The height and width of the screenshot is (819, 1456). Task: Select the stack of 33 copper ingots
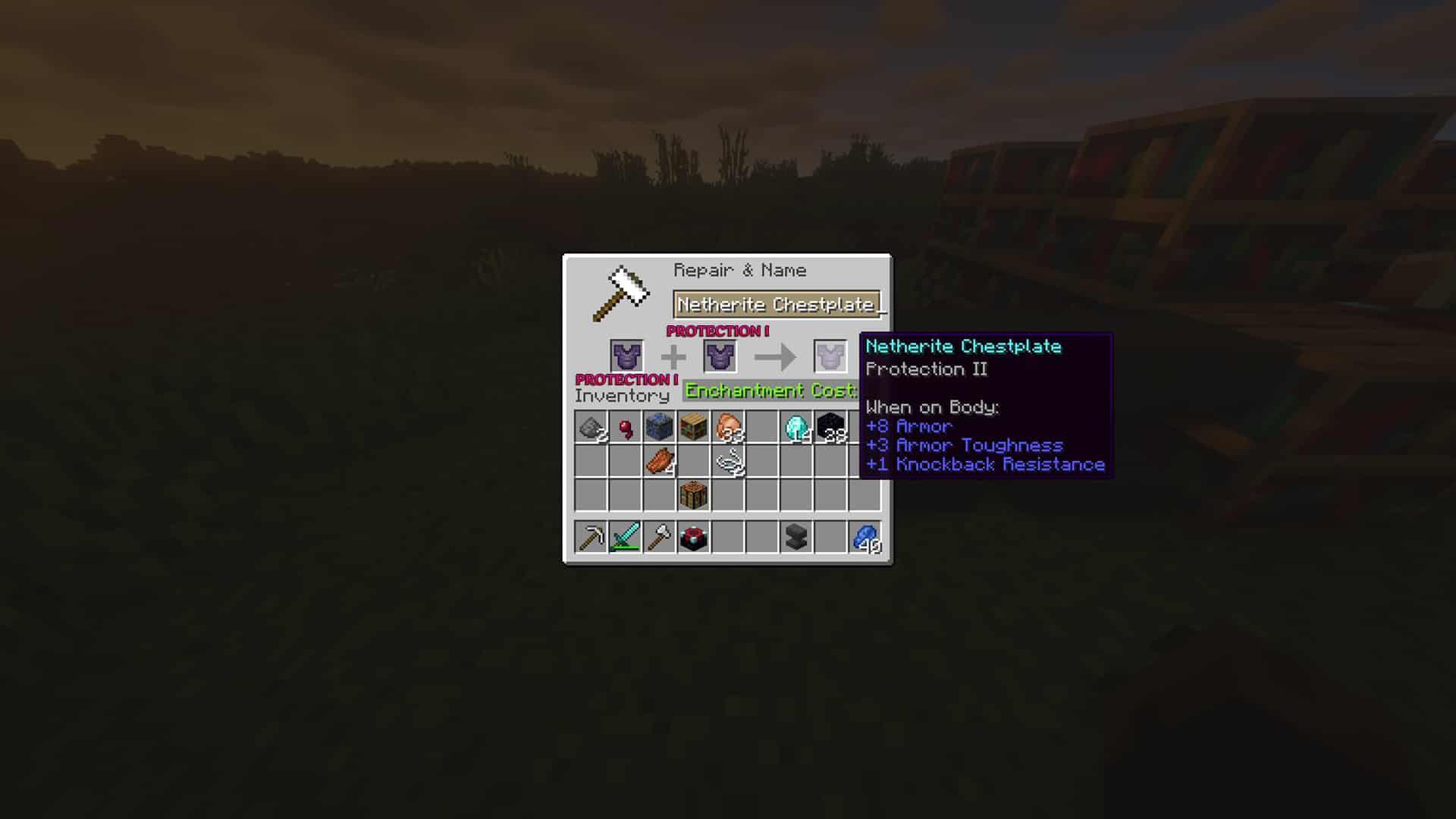729,428
